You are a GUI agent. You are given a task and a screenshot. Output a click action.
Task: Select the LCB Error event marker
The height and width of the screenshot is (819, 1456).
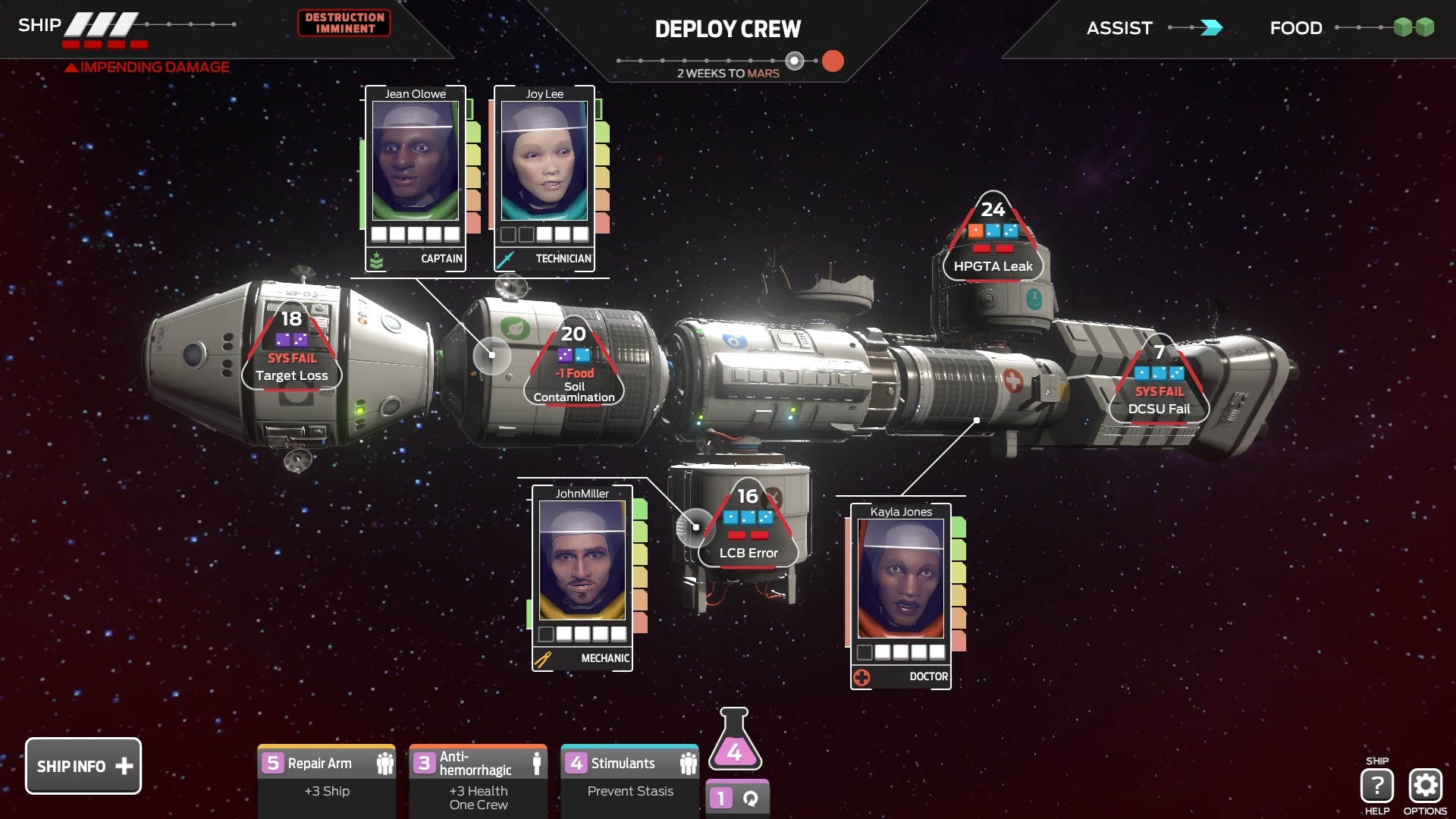(x=748, y=526)
